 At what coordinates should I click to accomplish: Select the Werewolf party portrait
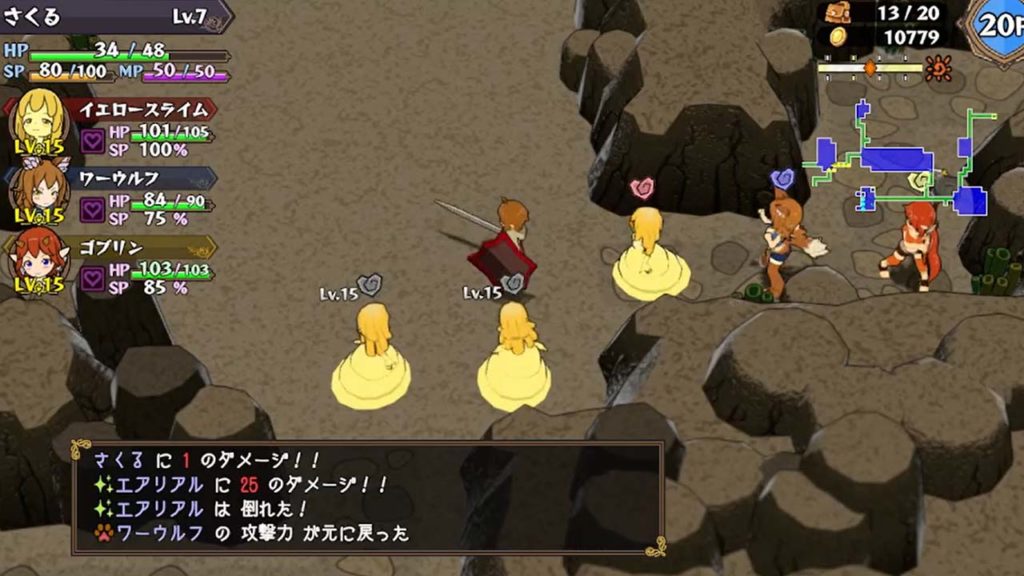38,190
